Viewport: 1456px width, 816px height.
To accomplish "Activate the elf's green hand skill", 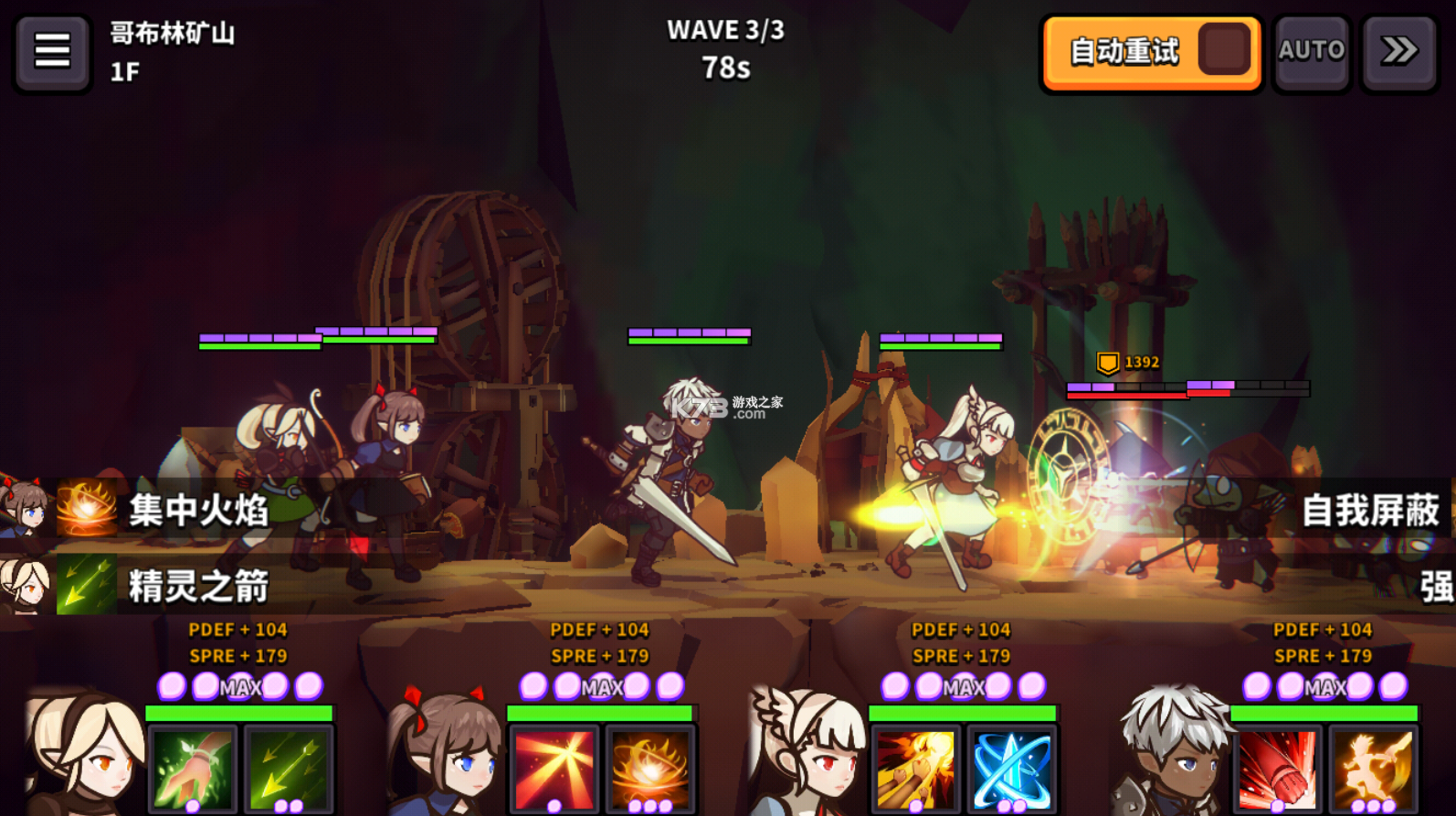I will [192, 768].
